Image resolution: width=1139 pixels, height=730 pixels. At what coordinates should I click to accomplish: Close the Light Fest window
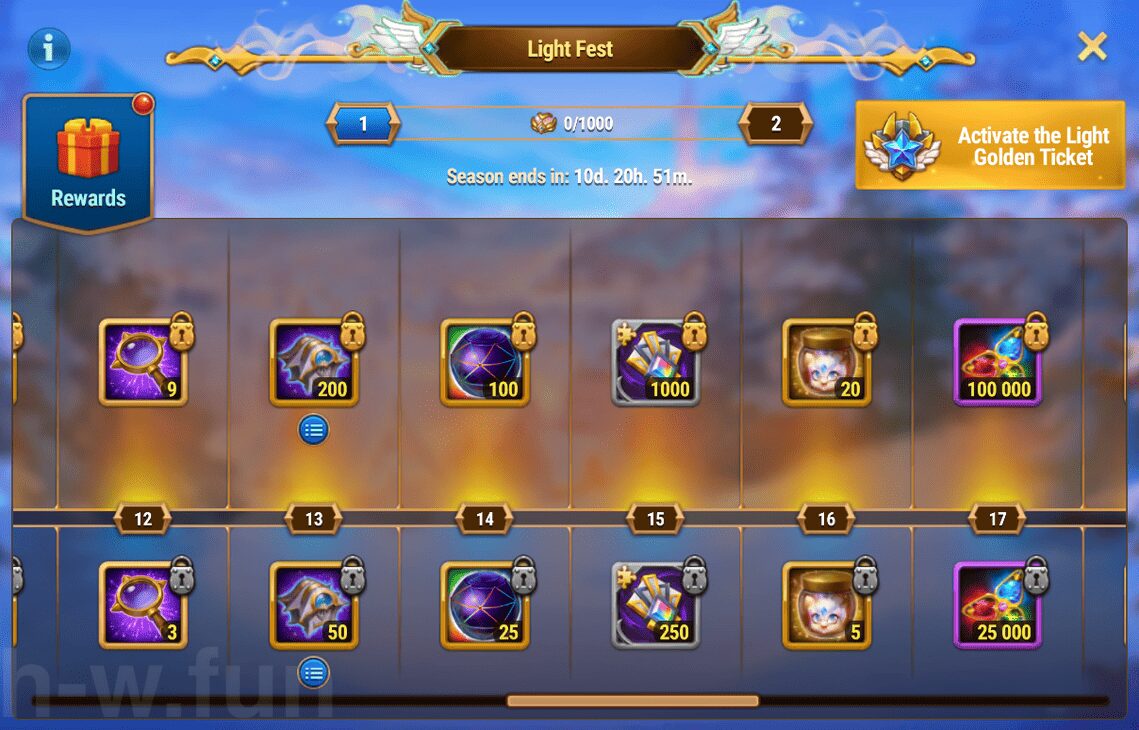coord(1092,46)
